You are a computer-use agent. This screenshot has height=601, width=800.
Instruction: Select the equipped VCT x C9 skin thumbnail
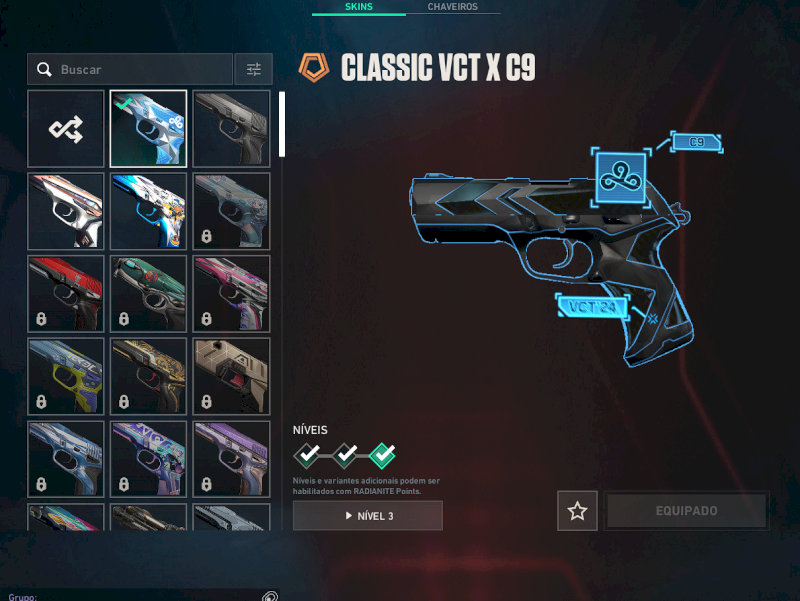point(148,129)
